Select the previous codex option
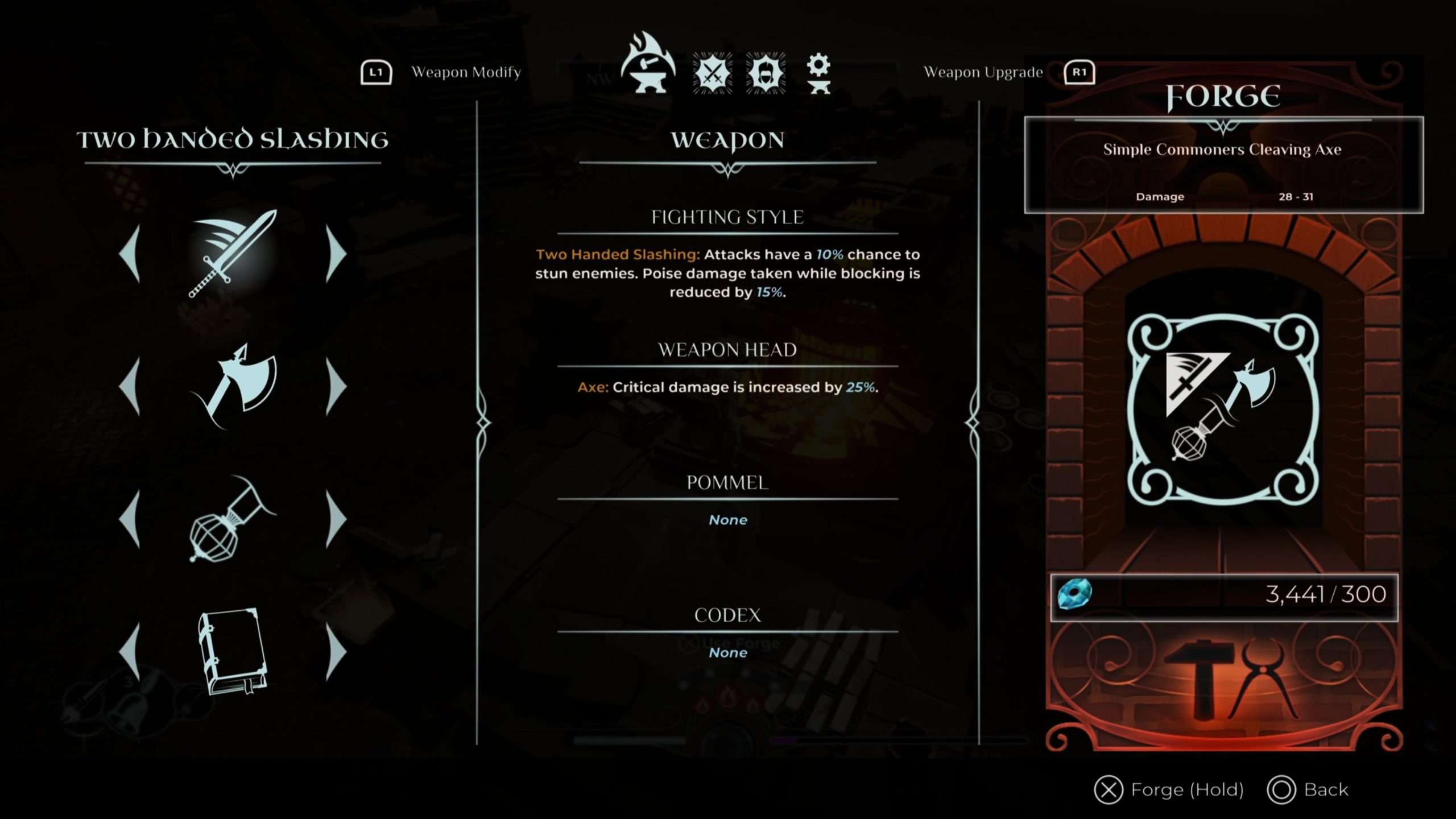 (130, 652)
